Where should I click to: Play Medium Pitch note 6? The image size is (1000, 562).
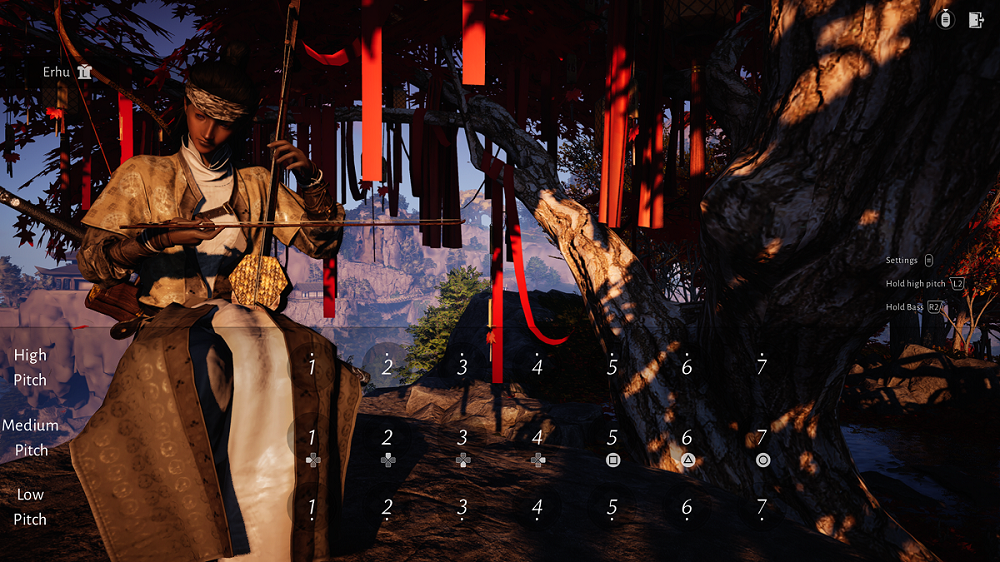[687, 438]
